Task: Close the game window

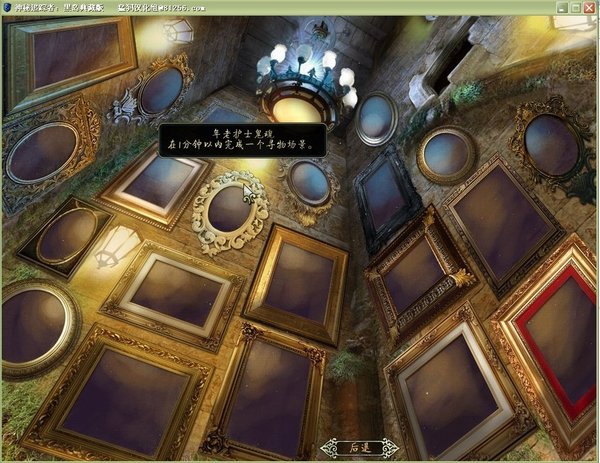Action: 588,6
